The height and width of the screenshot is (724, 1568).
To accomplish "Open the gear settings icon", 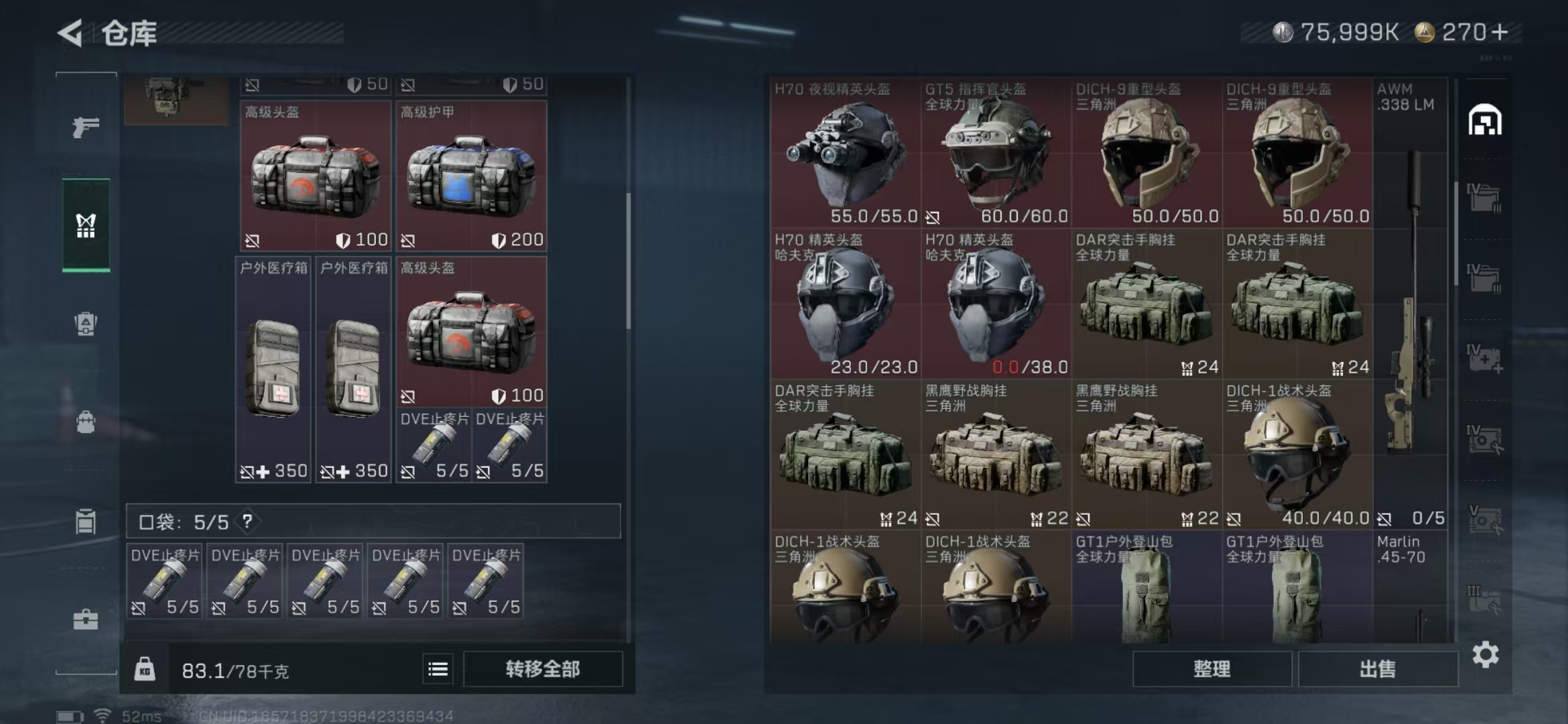I will tap(1485, 655).
